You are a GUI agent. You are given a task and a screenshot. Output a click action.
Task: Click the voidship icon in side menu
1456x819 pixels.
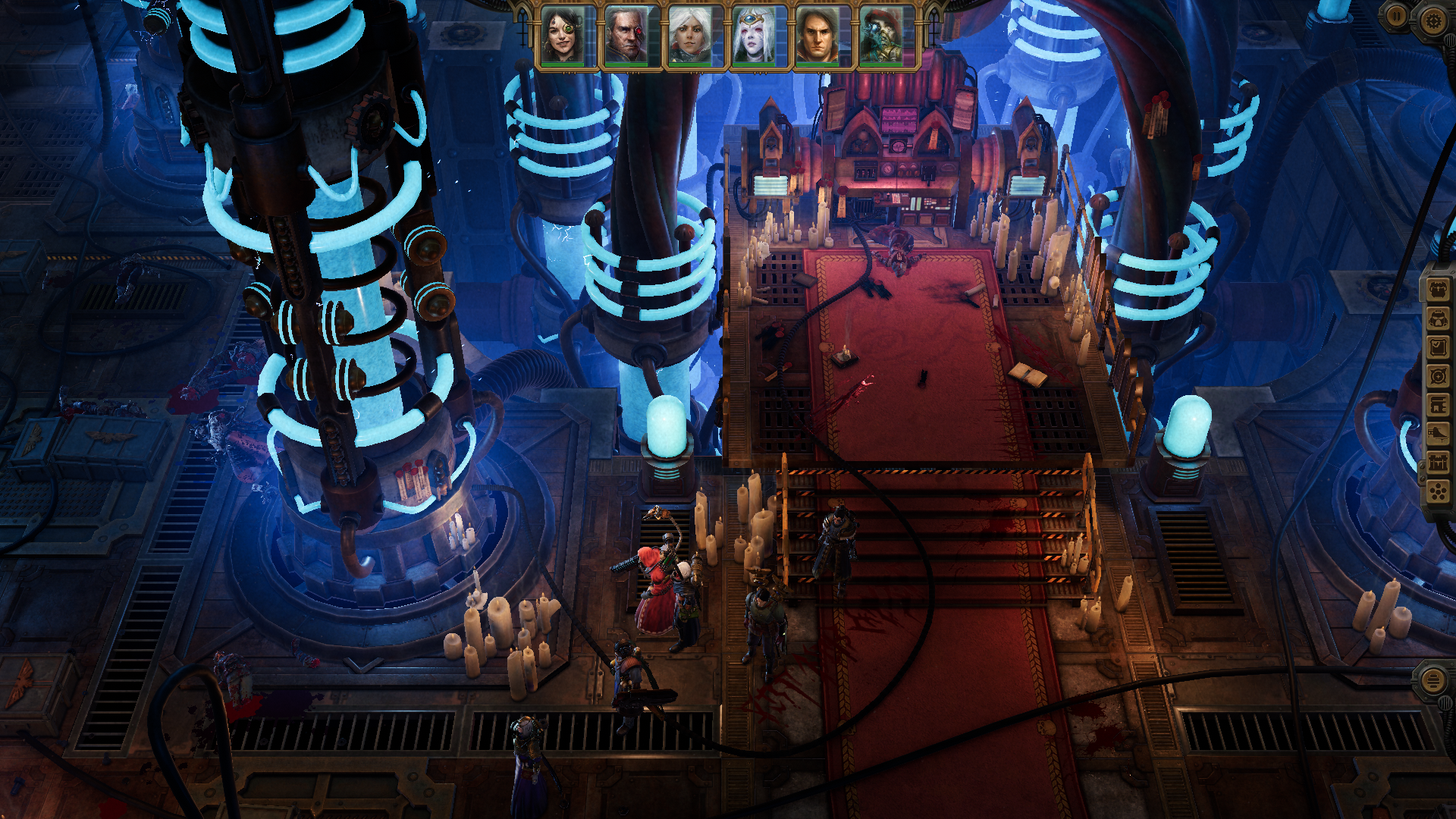(x=1438, y=434)
